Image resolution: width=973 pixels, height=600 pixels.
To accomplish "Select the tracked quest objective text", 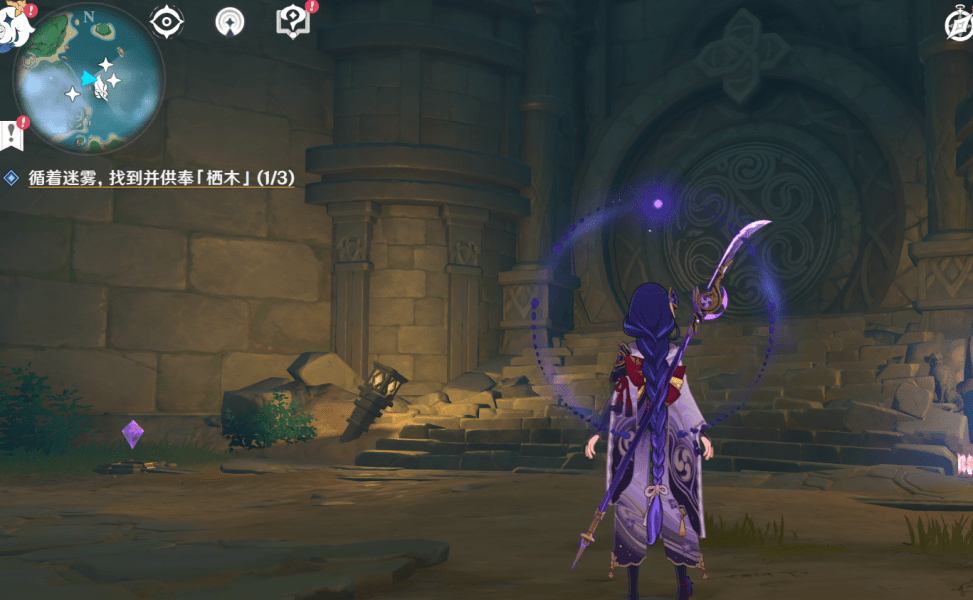I will coord(158,178).
